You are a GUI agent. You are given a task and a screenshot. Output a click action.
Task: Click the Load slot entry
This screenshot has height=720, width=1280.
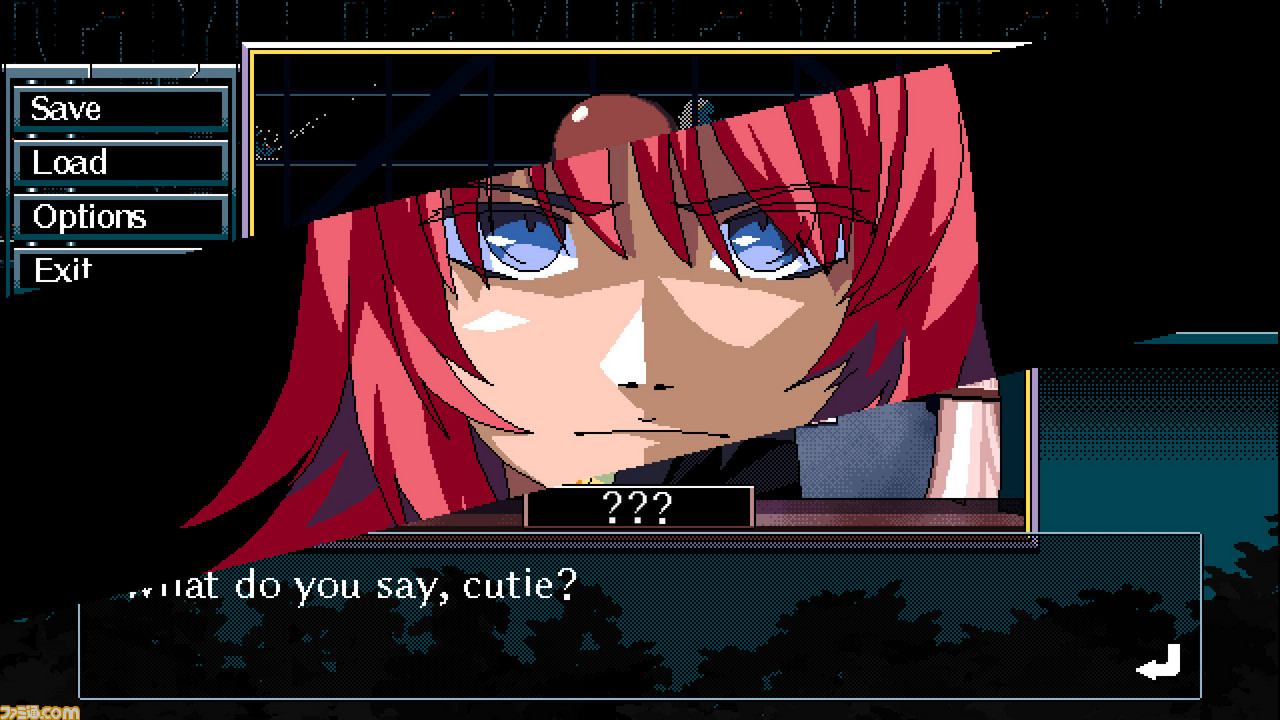[120, 162]
